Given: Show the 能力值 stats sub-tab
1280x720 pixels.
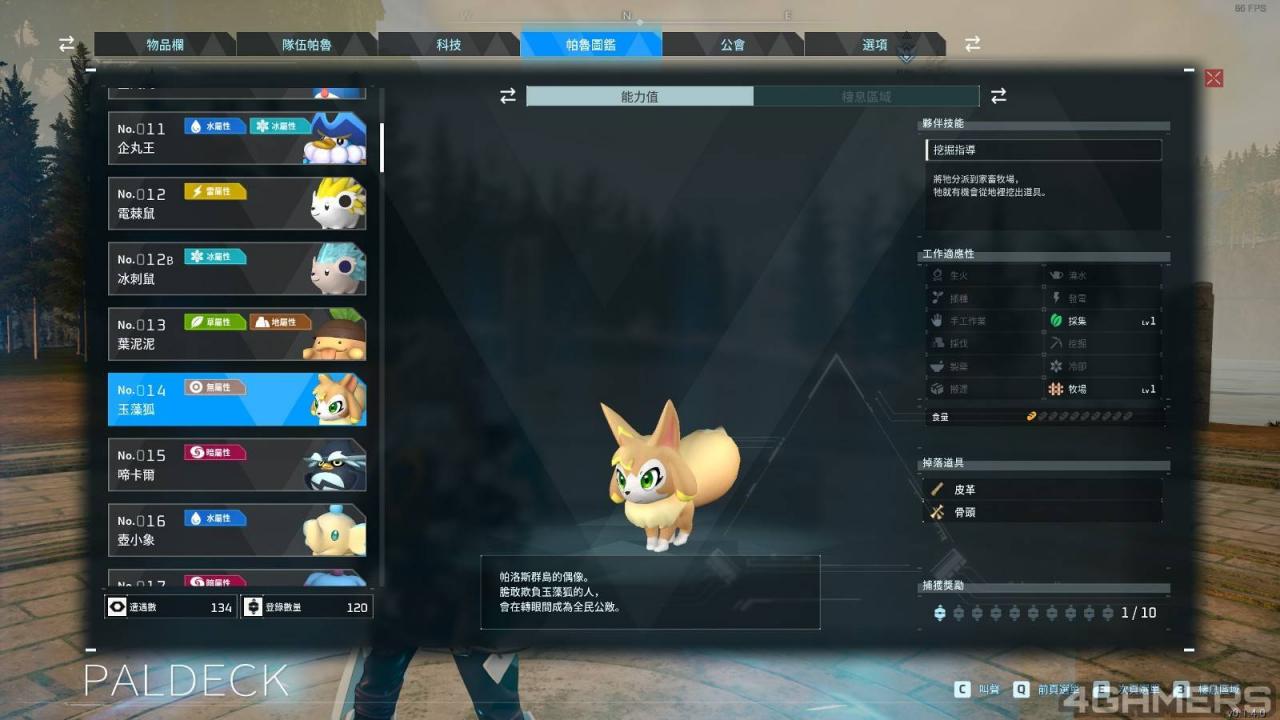Looking at the screenshot, I should click(x=640, y=96).
